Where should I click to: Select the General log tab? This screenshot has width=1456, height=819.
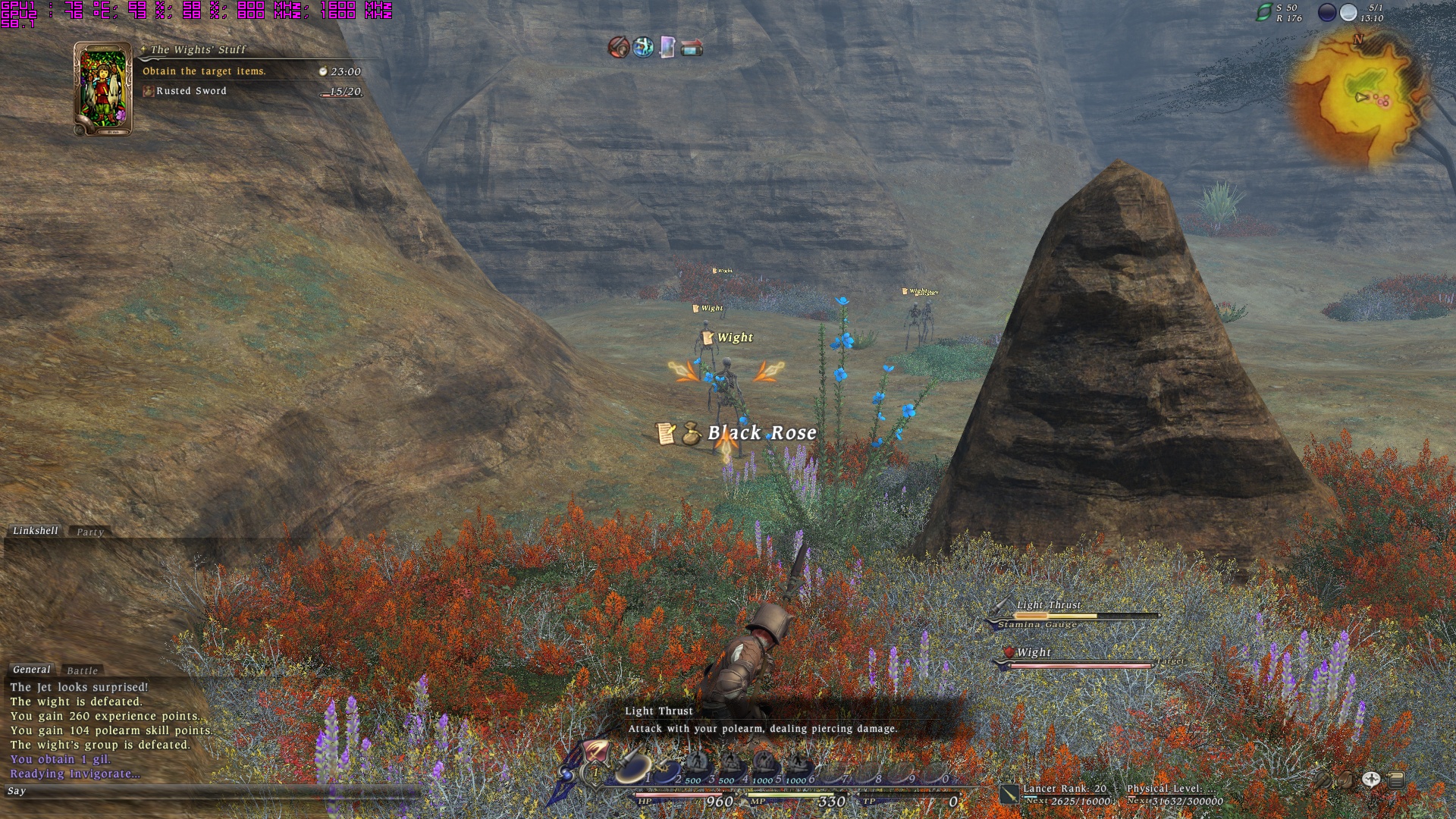[x=32, y=670]
